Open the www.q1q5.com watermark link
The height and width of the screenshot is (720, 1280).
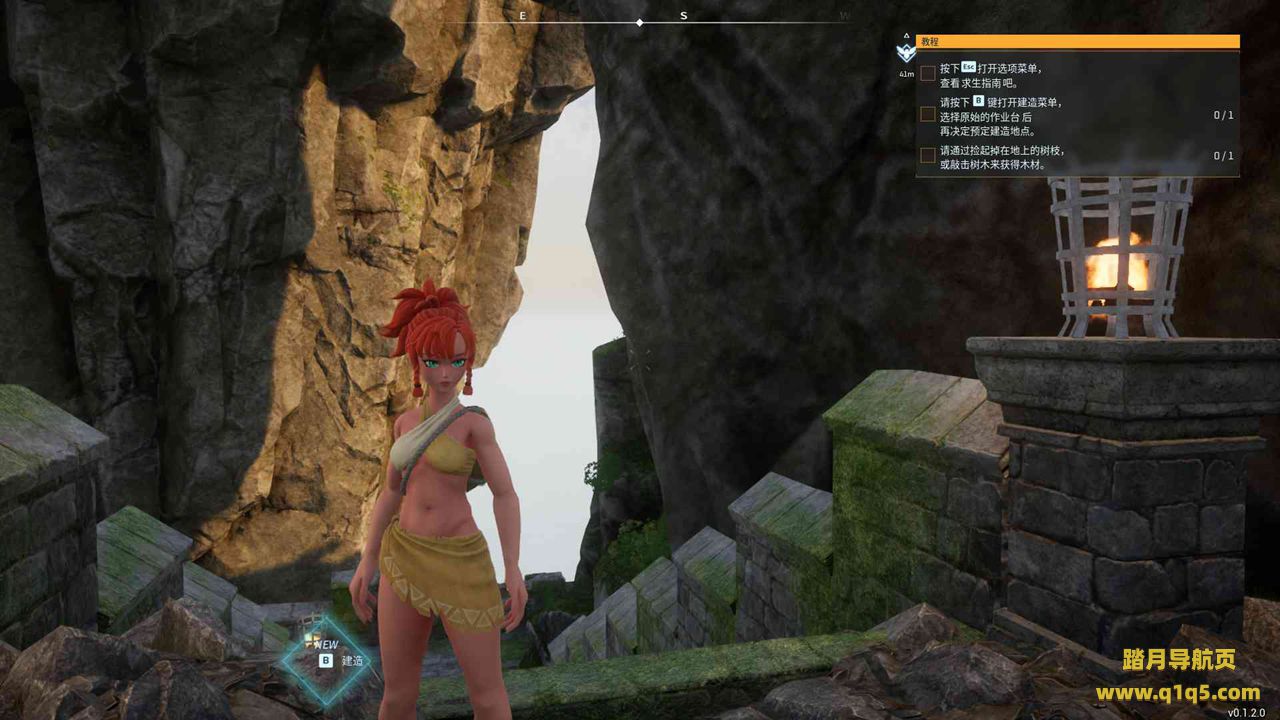point(1177,692)
